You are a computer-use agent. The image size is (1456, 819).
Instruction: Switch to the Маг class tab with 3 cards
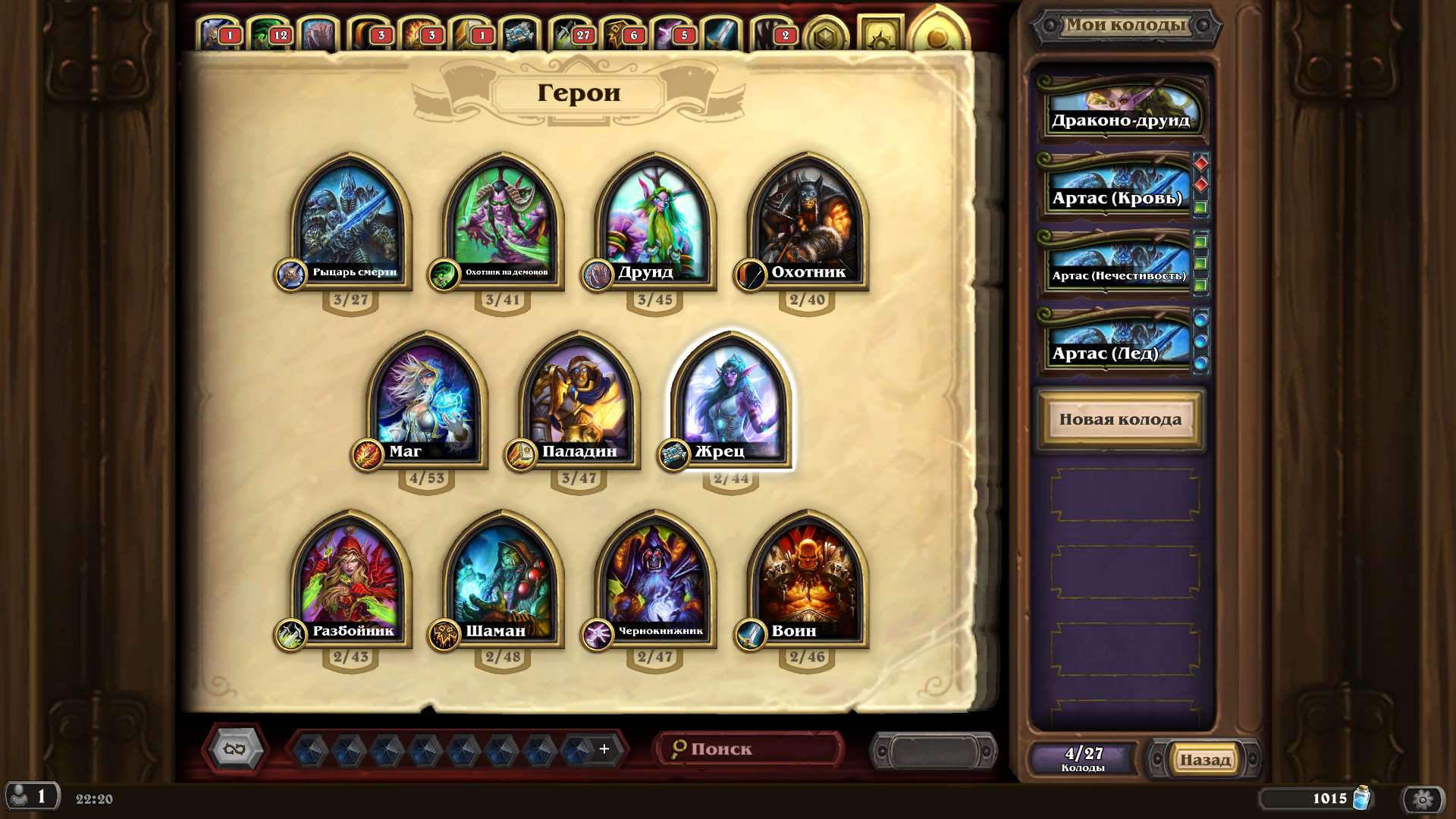tap(416, 32)
